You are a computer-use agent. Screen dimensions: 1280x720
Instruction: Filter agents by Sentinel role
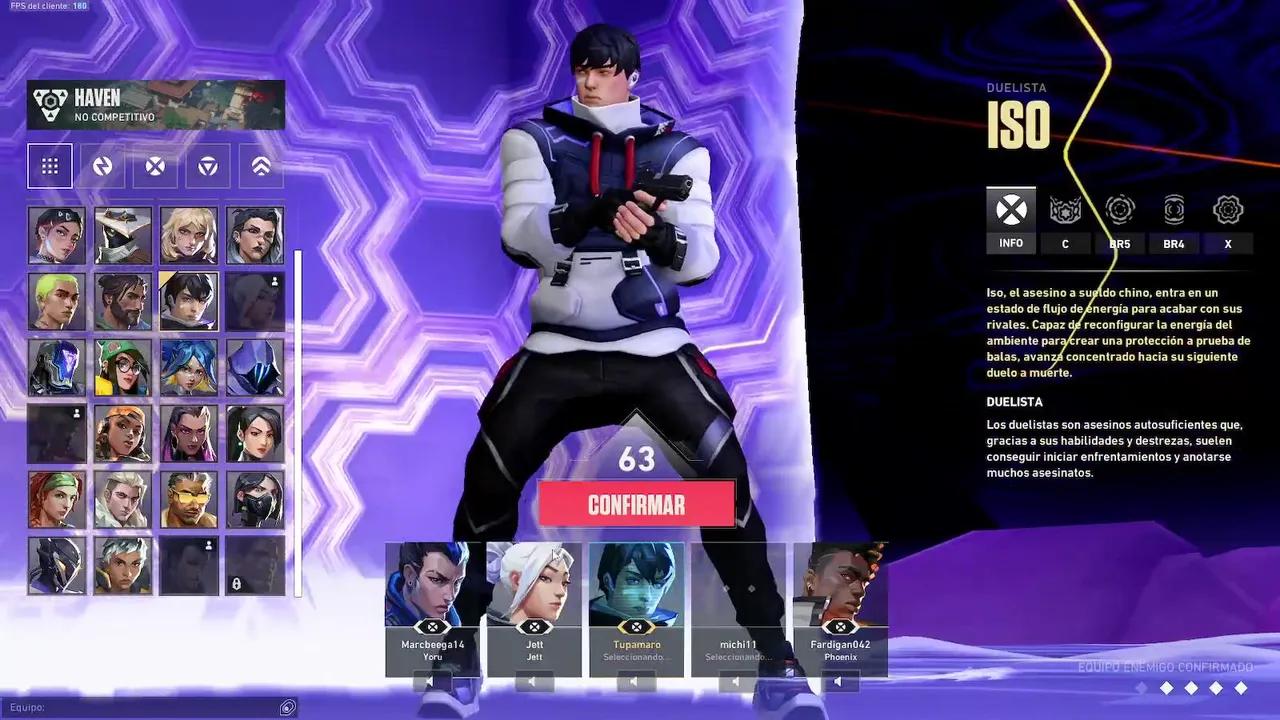pos(259,166)
